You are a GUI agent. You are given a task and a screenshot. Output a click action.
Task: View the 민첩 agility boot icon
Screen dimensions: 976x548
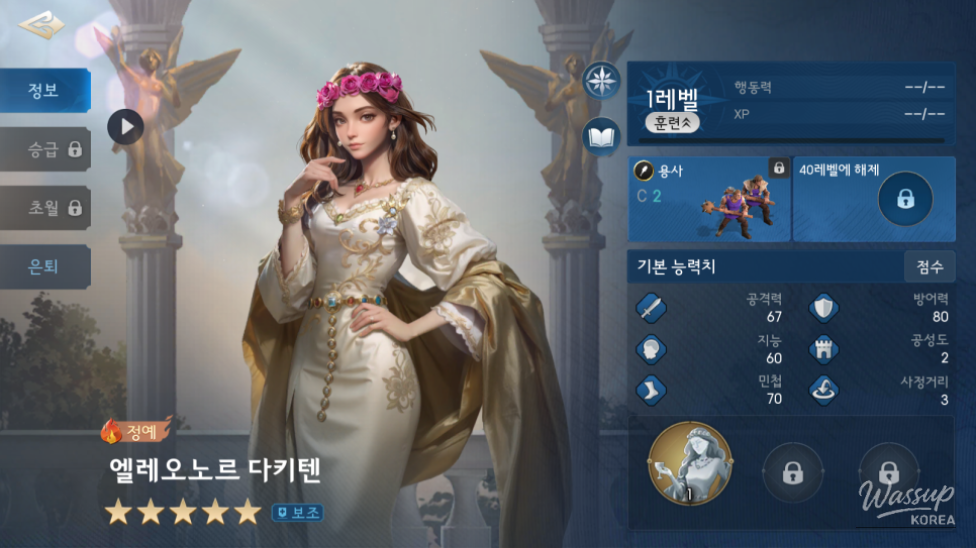tap(651, 389)
